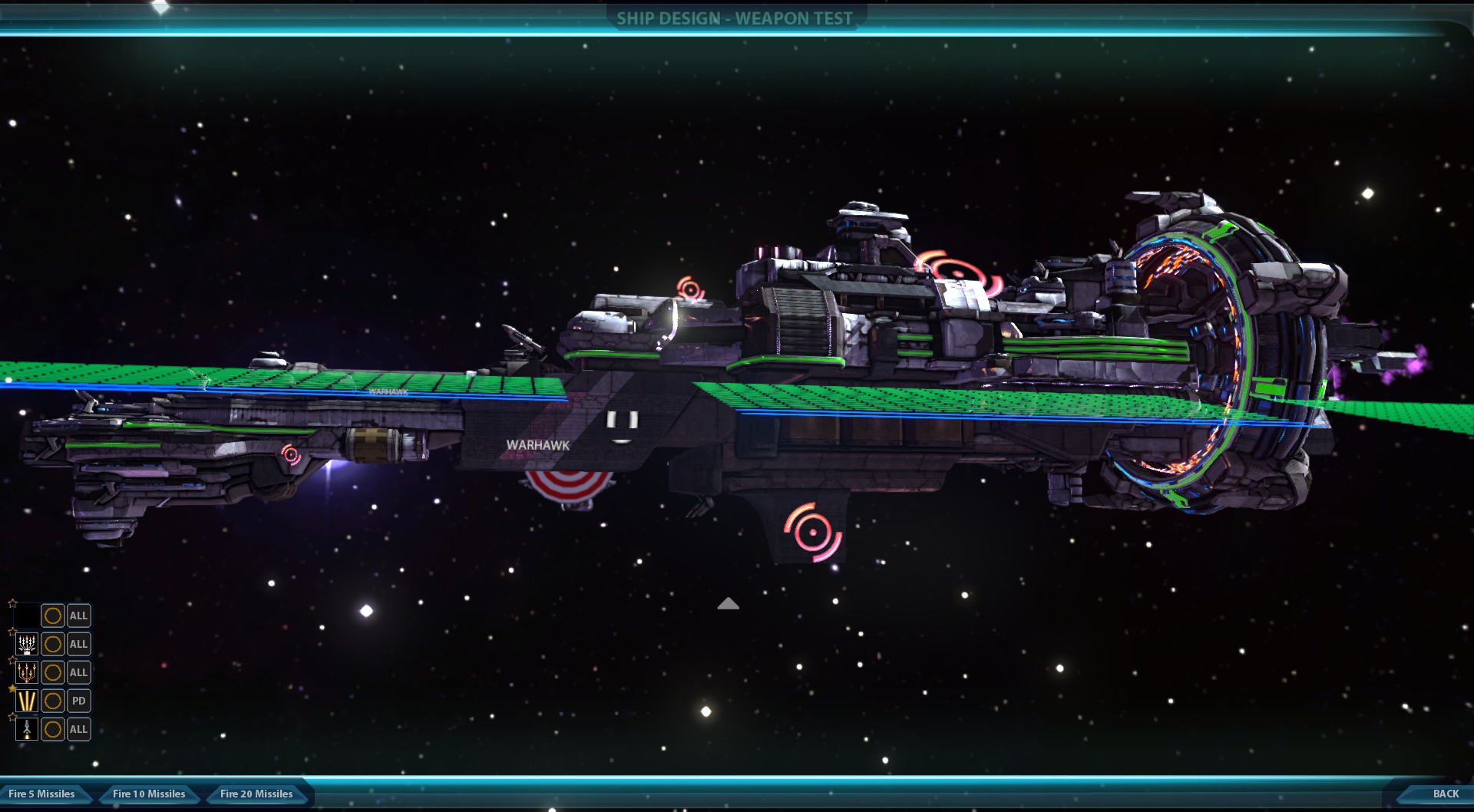
Task: Click the filled star beside the beam weapon
Action: pyautogui.click(x=12, y=688)
